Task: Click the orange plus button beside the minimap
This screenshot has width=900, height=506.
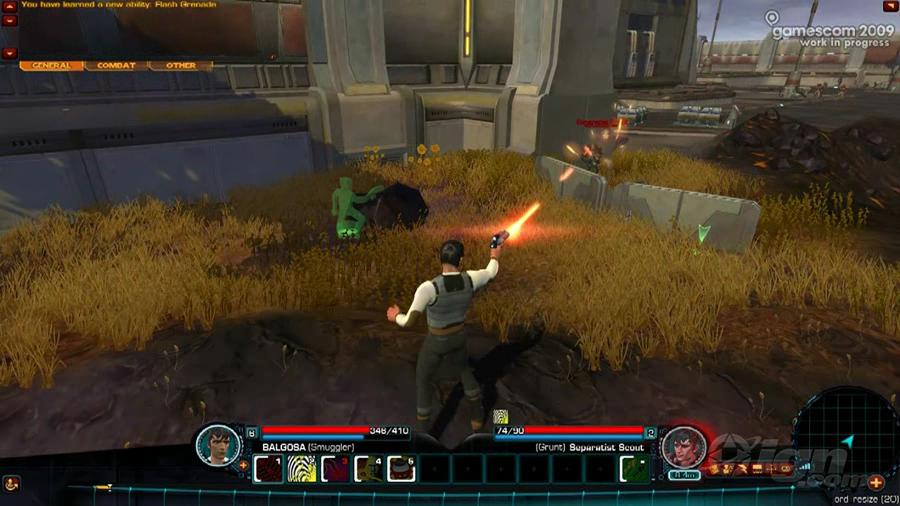Action: tap(876, 482)
